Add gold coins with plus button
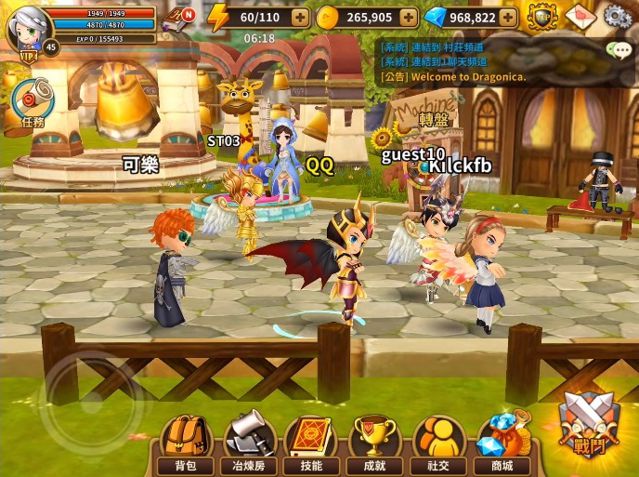Screen dimensions: 639x477 [407, 17]
